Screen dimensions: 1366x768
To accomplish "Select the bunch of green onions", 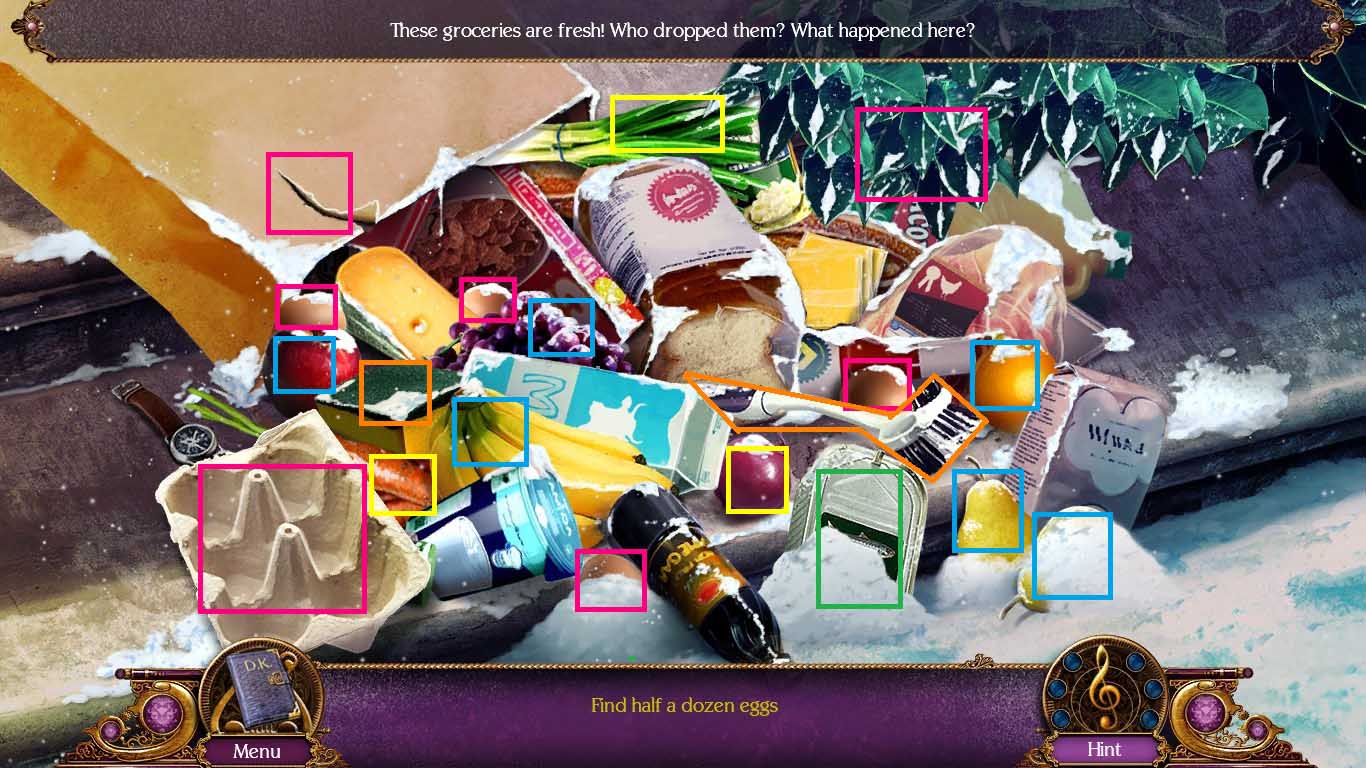I will [x=666, y=122].
